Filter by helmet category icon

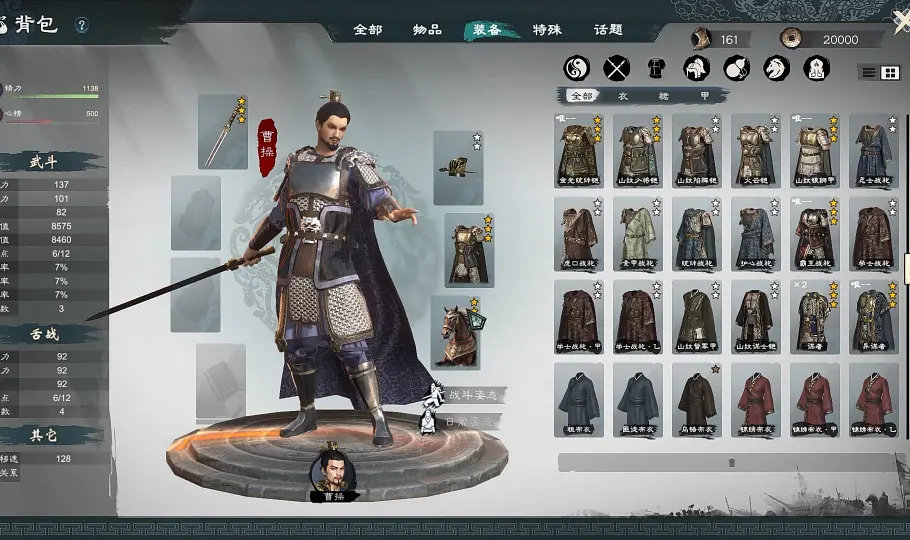[x=696, y=68]
